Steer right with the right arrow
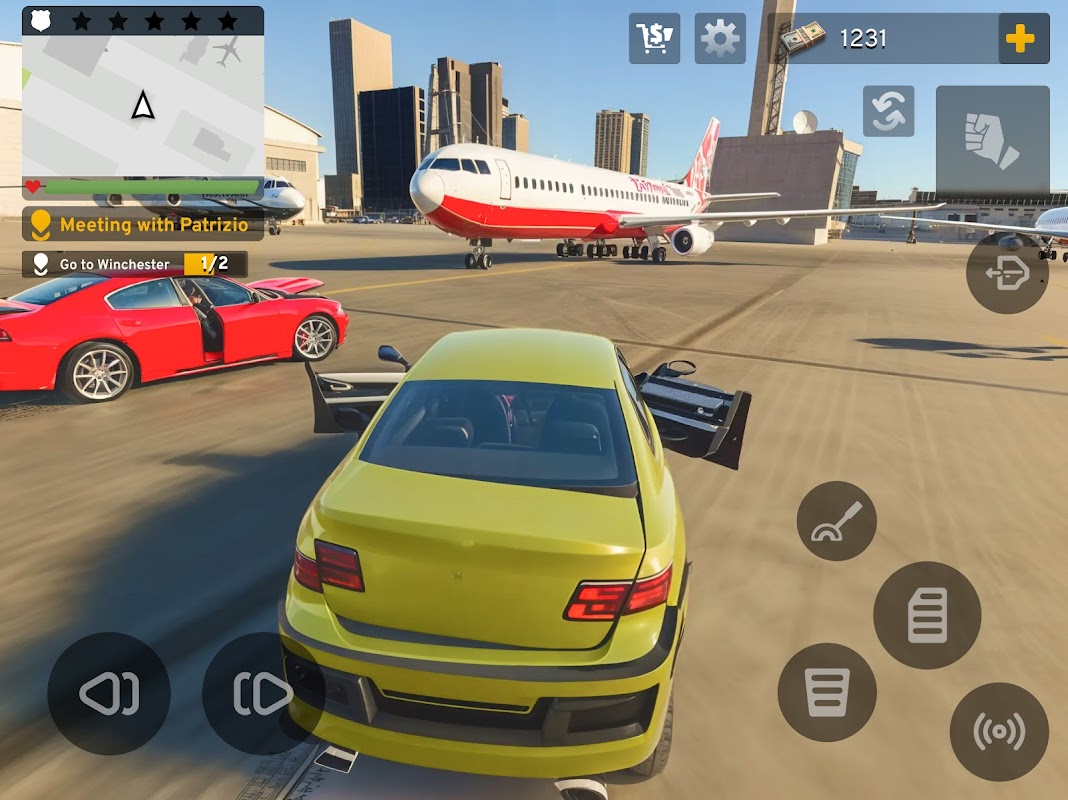Image resolution: width=1068 pixels, height=800 pixels. [x=263, y=693]
